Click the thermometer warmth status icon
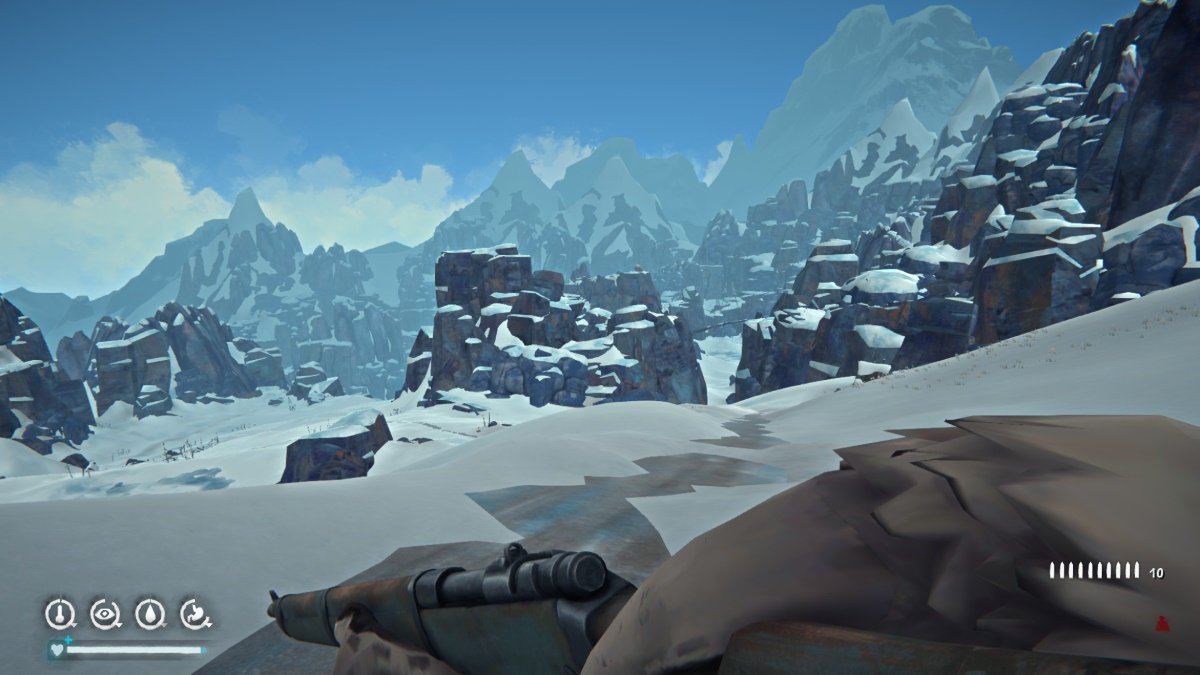The image size is (1200, 675). (x=60, y=613)
